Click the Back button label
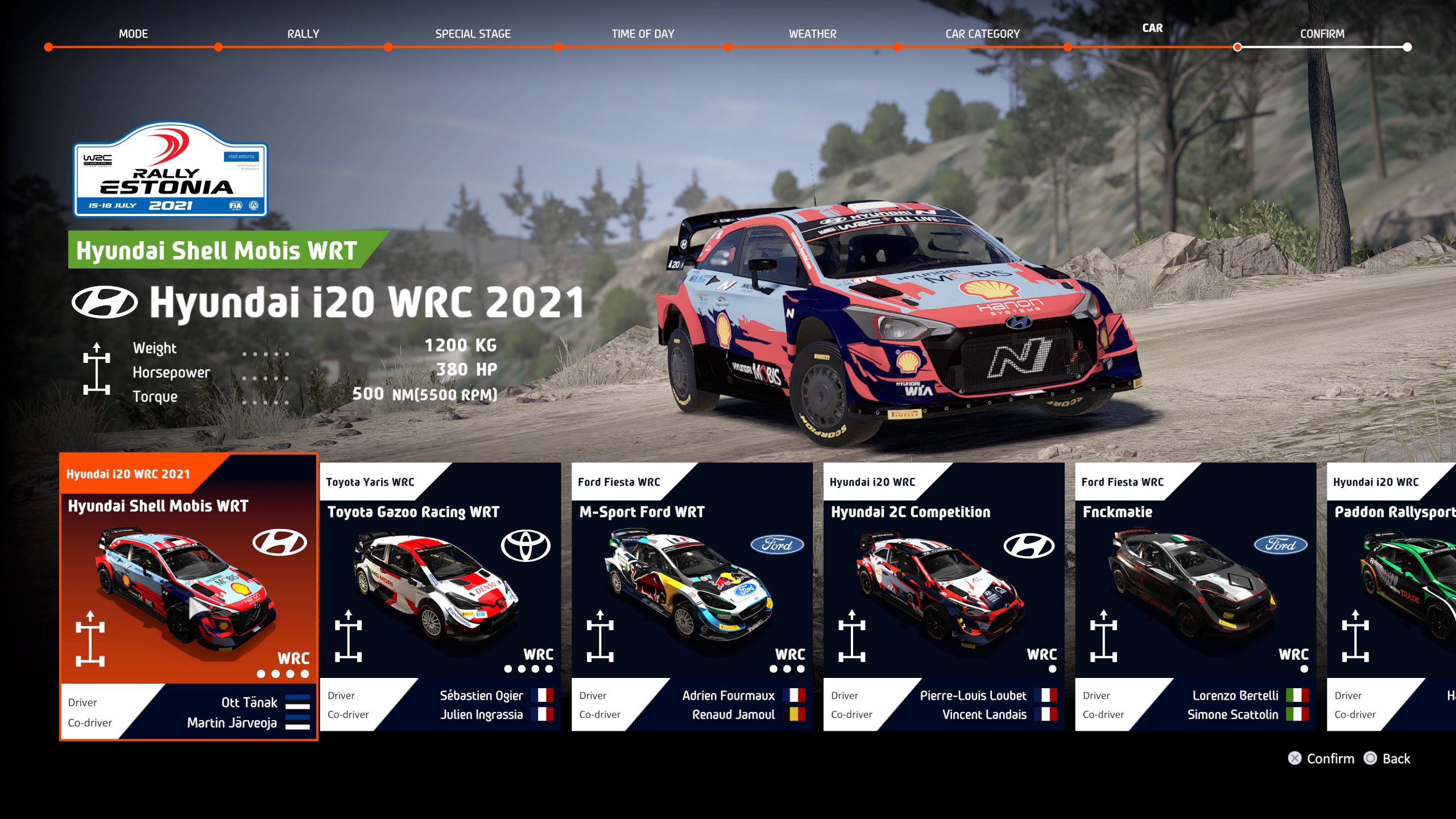Screen dimensions: 1456x819 (x=1396, y=759)
